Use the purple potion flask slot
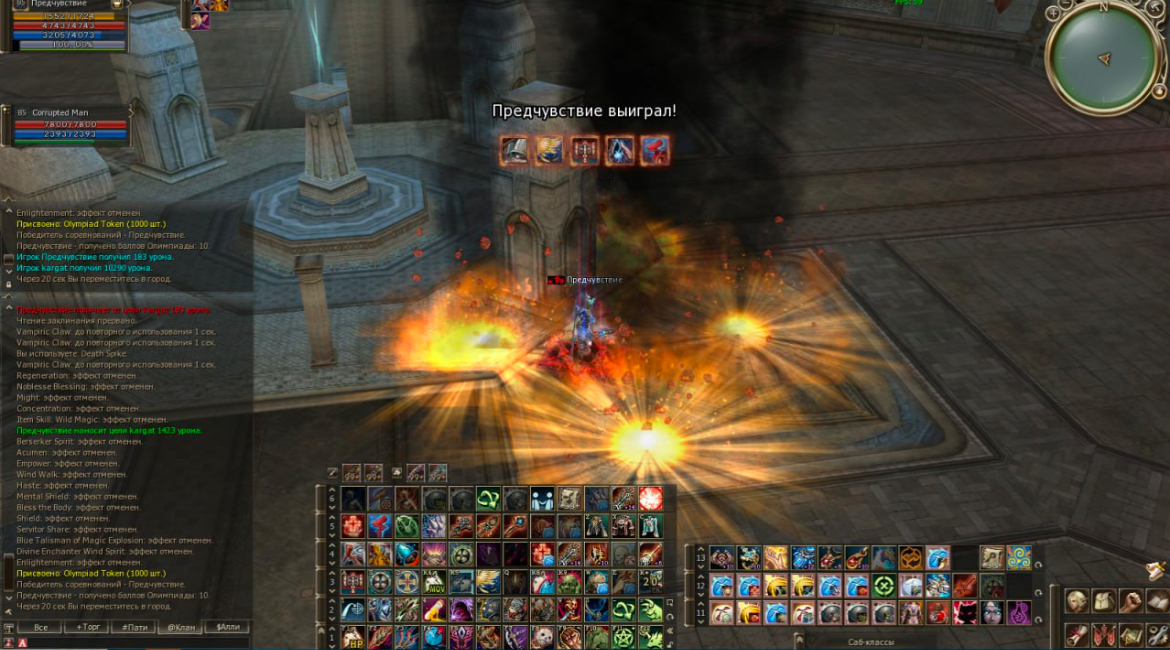 coord(1019,612)
